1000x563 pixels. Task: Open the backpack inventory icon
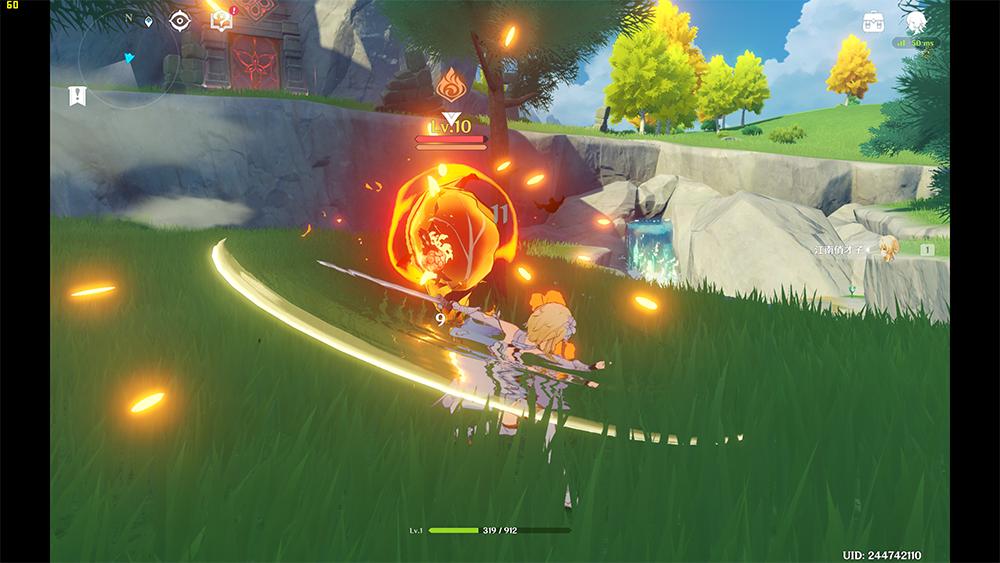(x=875, y=22)
